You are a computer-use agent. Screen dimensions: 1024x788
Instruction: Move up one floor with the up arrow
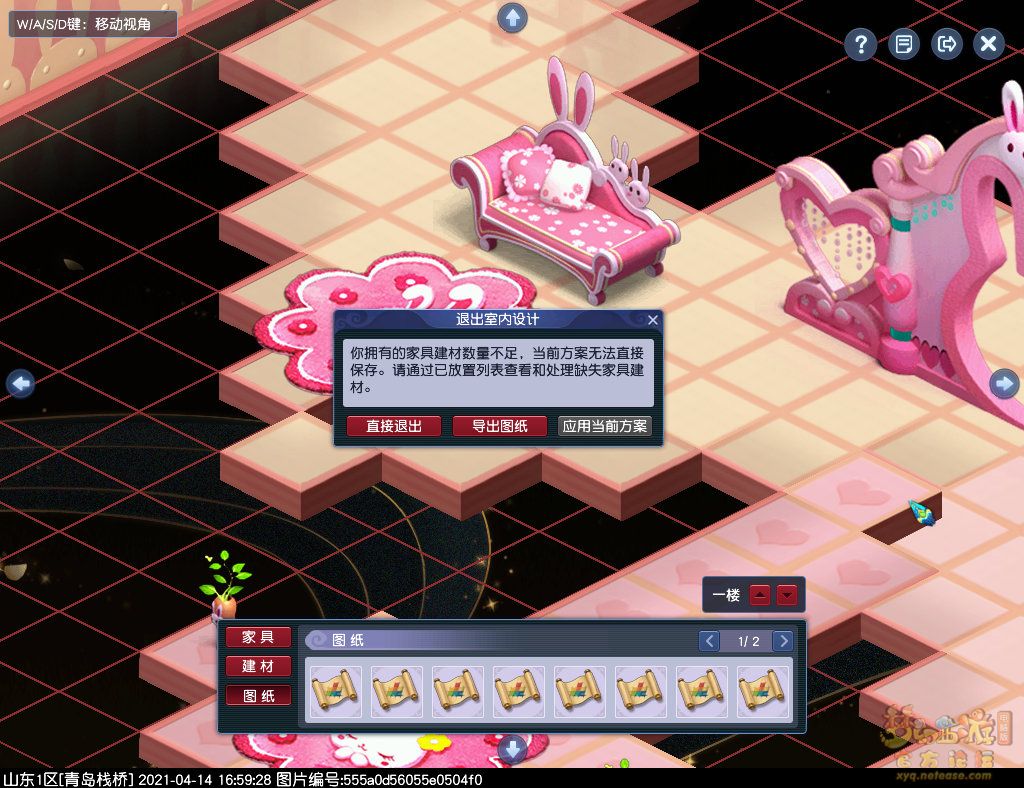pyautogui.click(x=761, y=595)
